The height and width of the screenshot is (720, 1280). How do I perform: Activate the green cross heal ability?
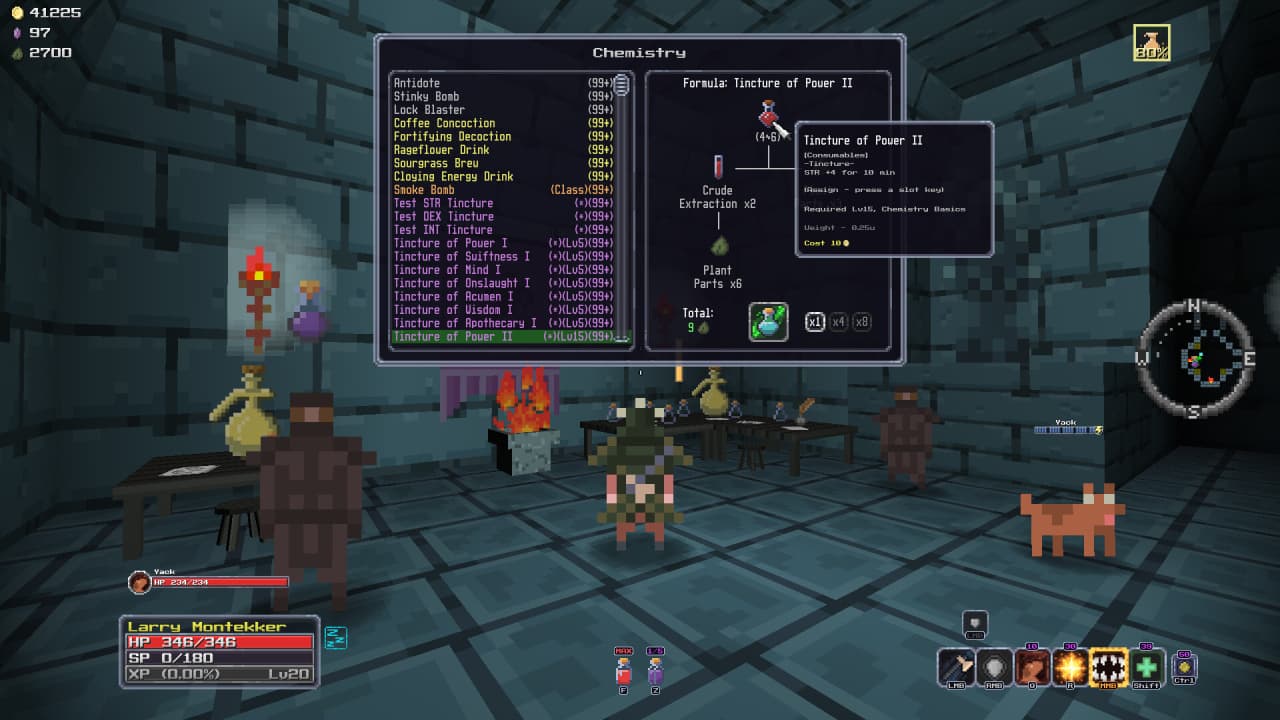coord(1147,667)
